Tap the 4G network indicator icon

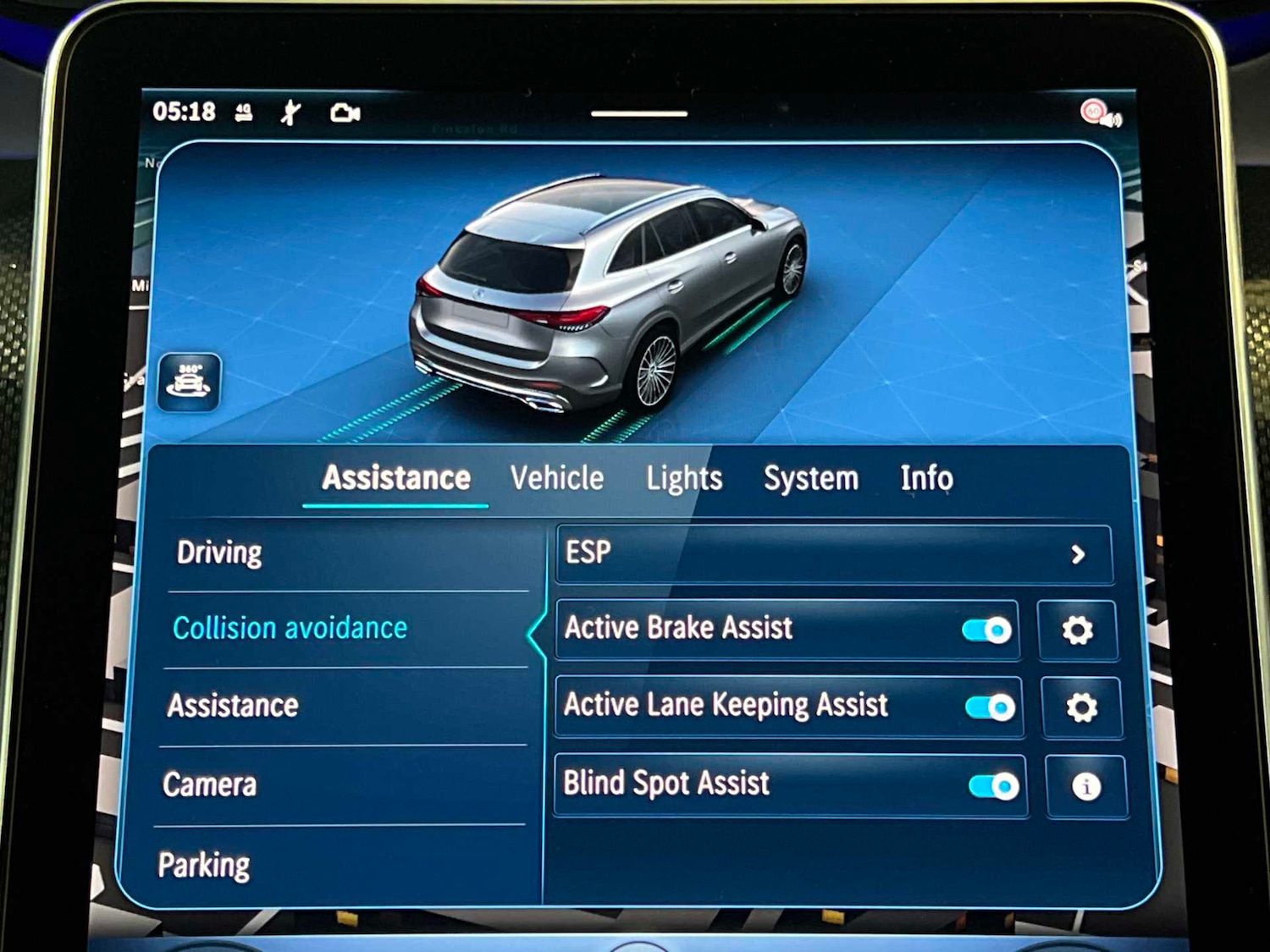click(243, 113)
